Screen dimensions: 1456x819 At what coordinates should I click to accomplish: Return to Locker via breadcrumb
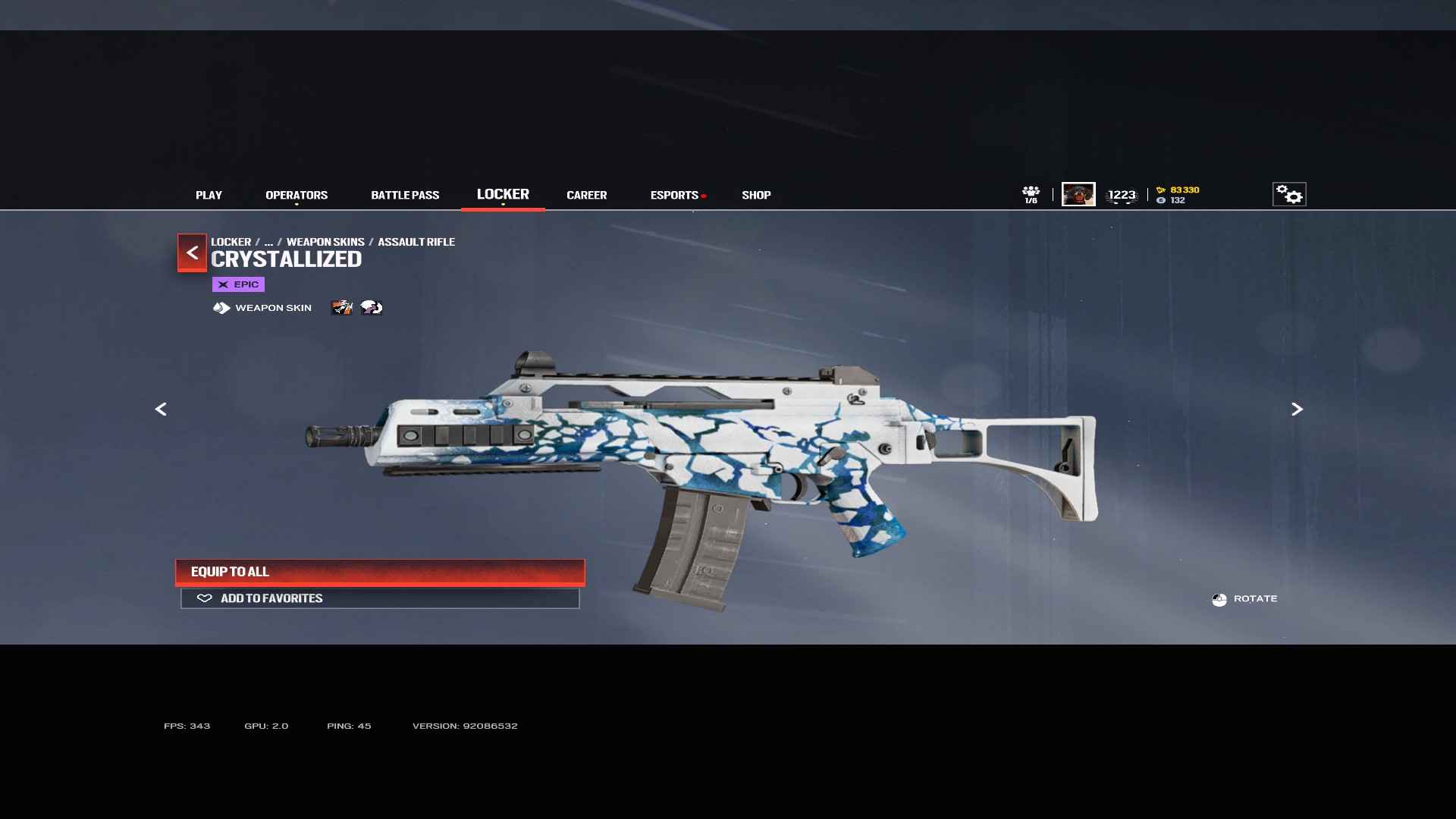[x=231, y=242]
